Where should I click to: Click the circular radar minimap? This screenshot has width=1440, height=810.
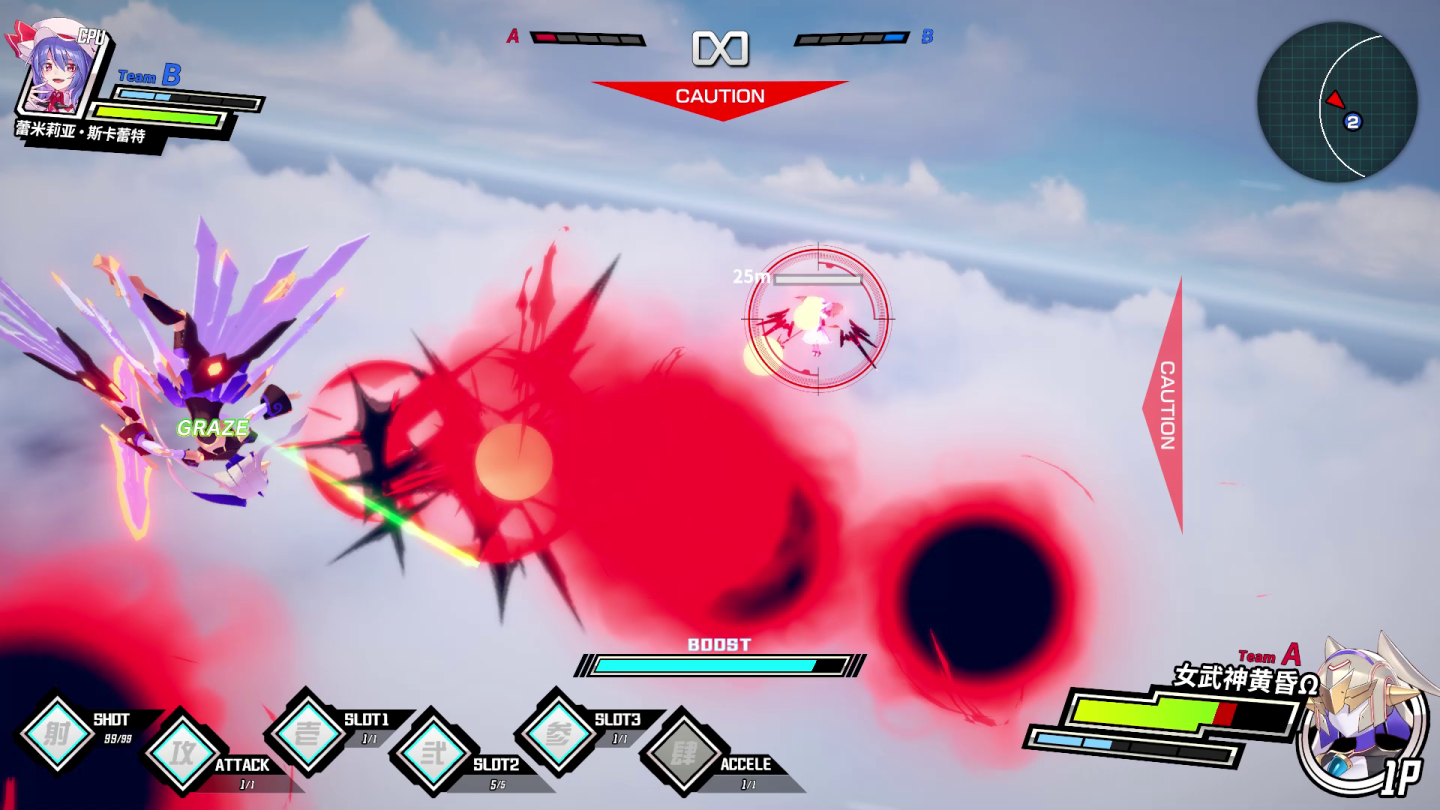[x=1337, y=102]
